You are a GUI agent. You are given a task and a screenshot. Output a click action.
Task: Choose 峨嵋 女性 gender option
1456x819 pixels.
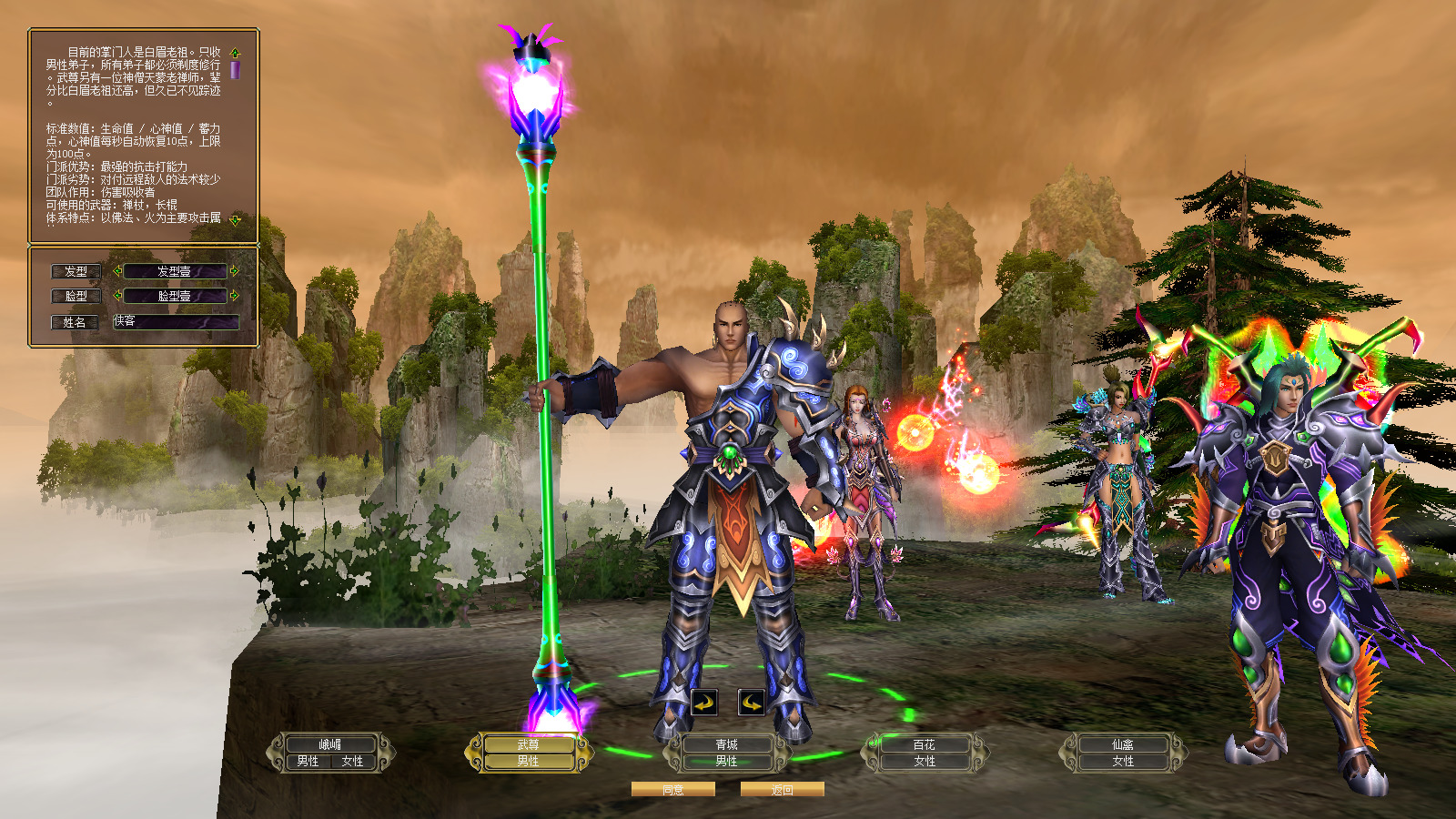point(352,761)
